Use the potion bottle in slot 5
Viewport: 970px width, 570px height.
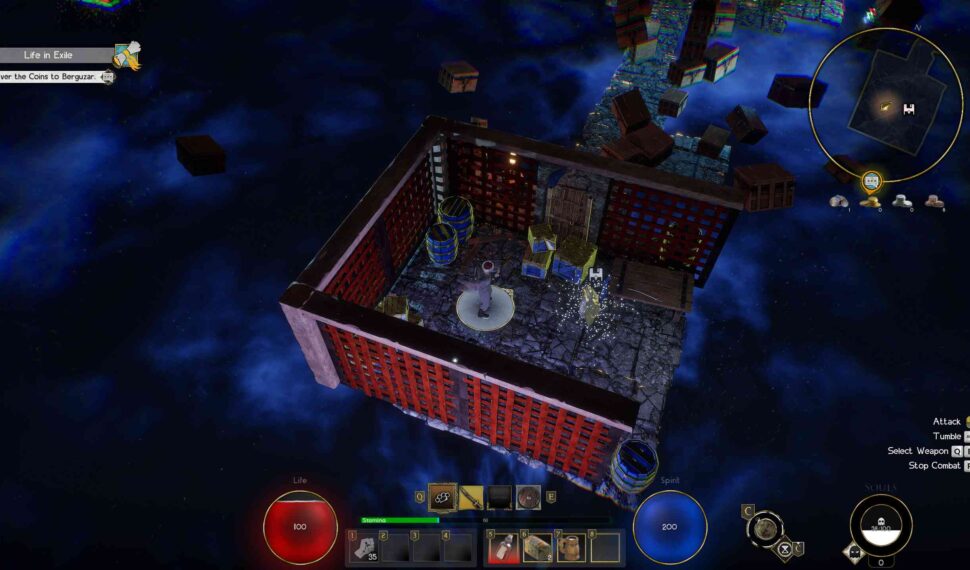pos(503,548)
